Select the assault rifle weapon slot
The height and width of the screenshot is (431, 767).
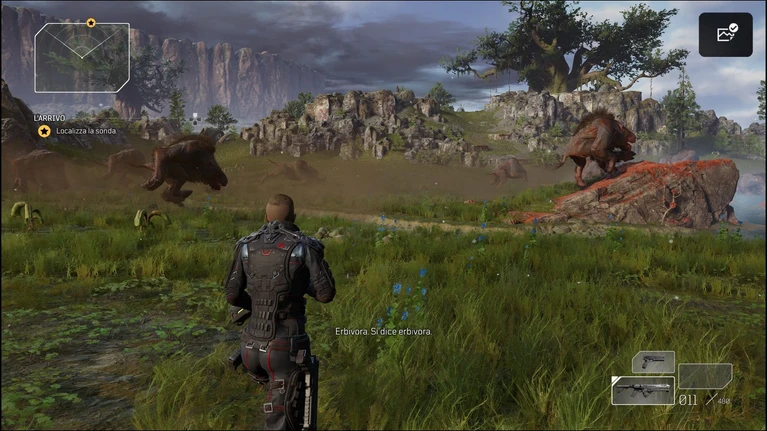642,390
